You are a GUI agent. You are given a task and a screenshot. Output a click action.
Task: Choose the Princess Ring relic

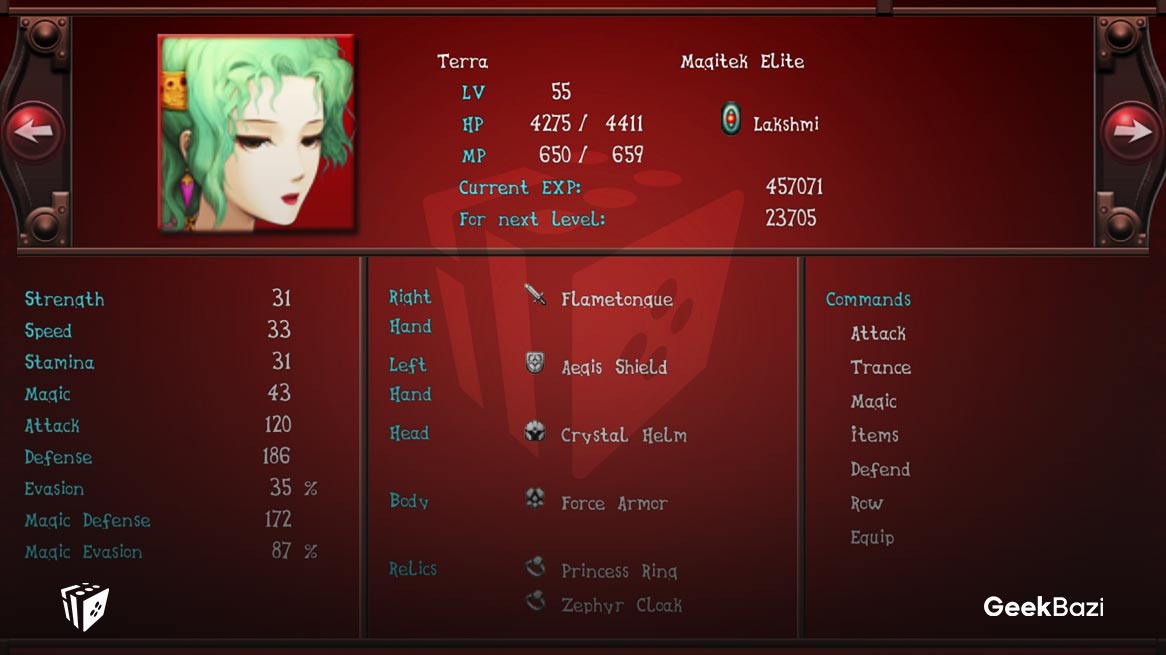[x=618, y=571]
